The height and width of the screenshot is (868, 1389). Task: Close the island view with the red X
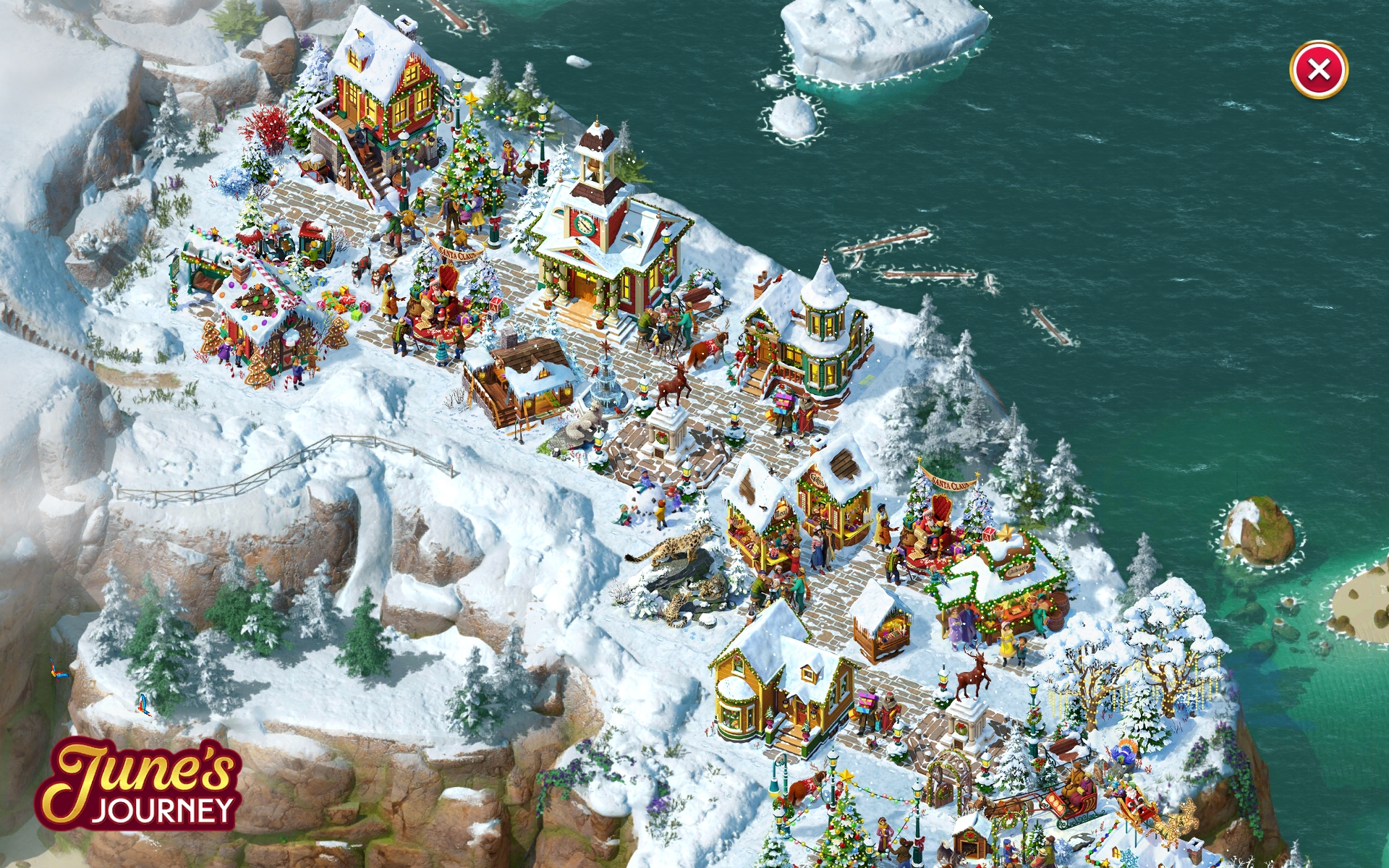coord(1318,70)
